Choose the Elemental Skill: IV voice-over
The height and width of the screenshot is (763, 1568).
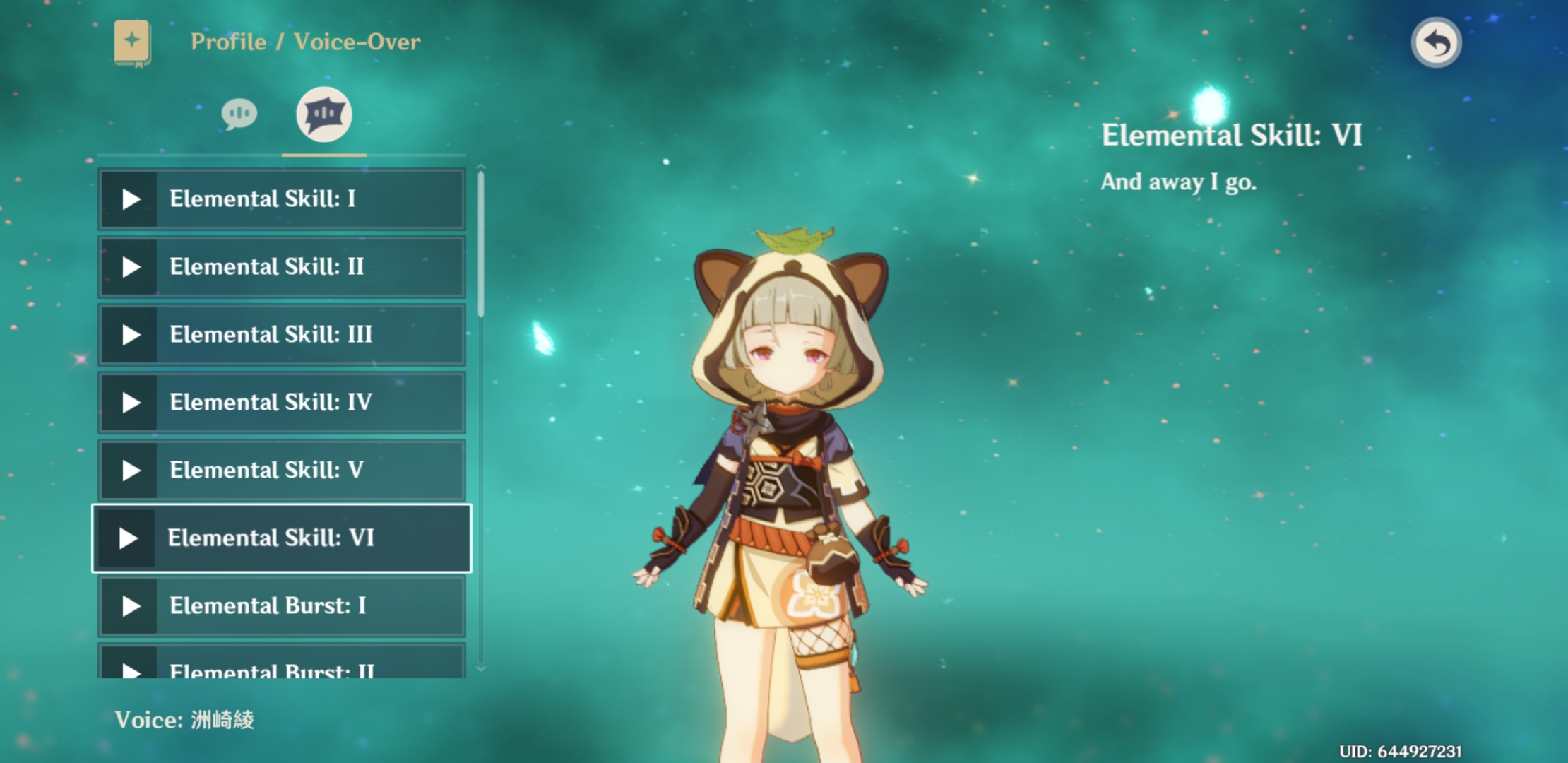(x=281, y=403)
